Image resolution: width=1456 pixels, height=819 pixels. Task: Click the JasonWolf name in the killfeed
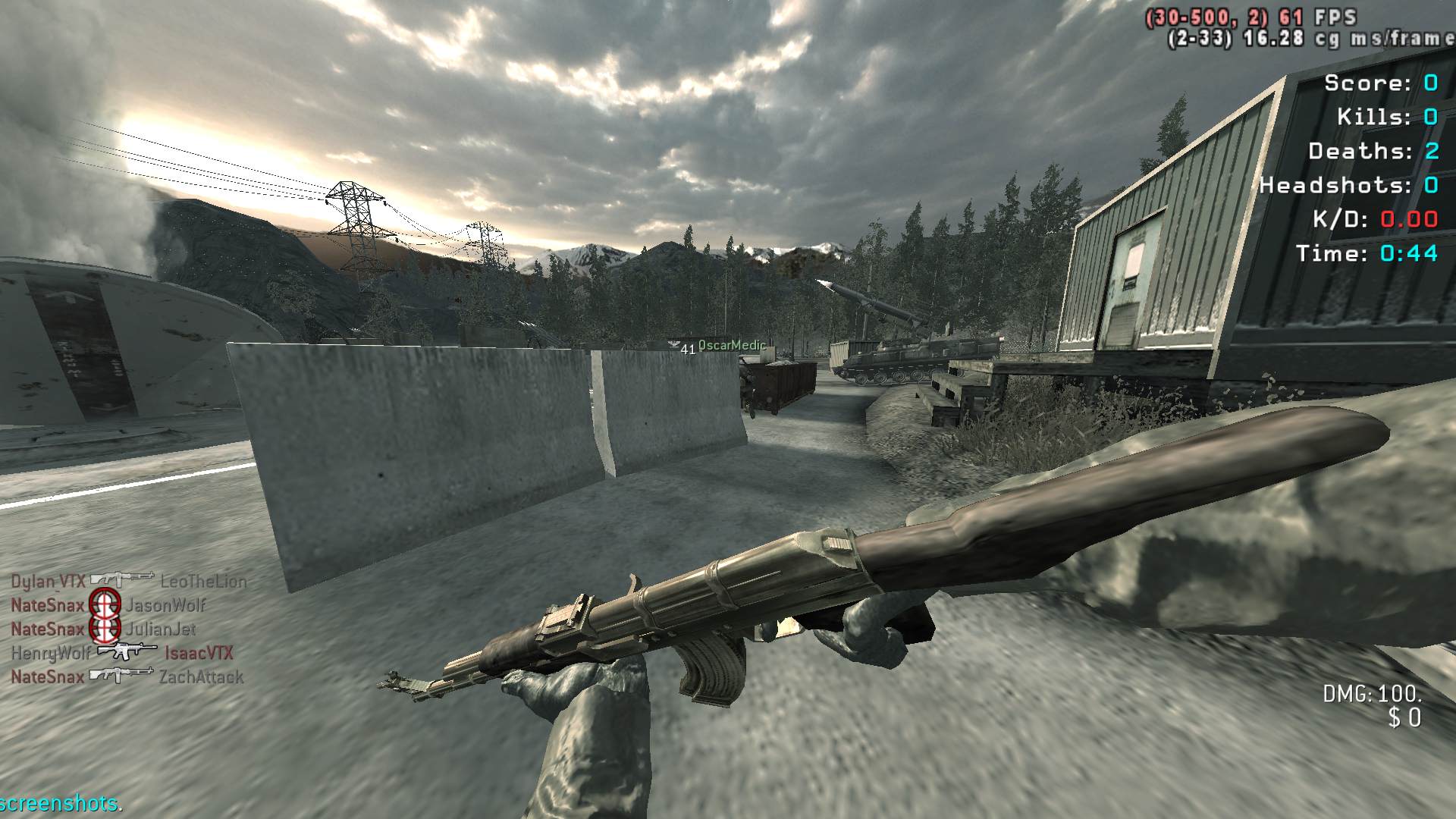tap(165, 605)
